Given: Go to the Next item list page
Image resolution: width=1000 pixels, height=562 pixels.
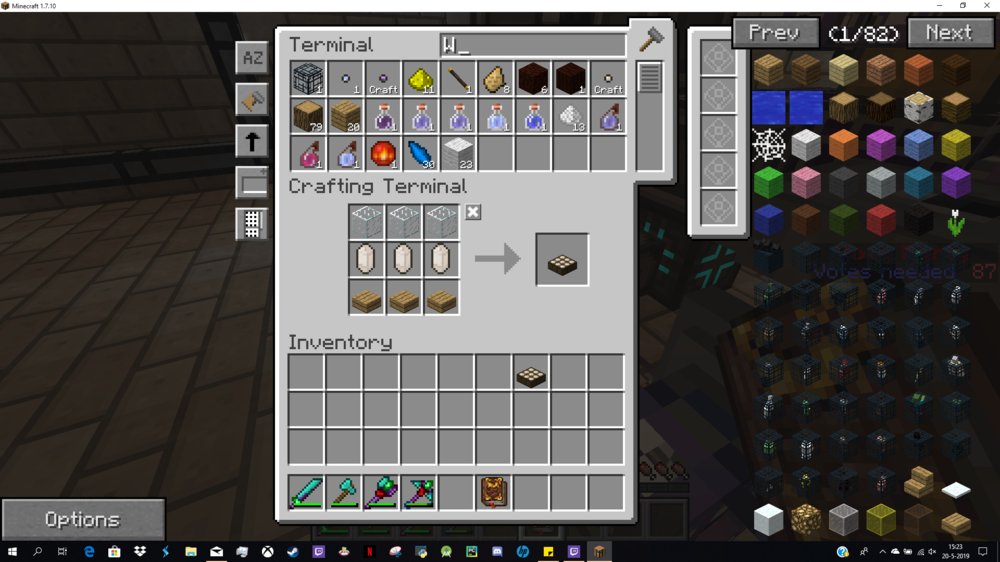Looking at the screenshot, I should 948,33.
